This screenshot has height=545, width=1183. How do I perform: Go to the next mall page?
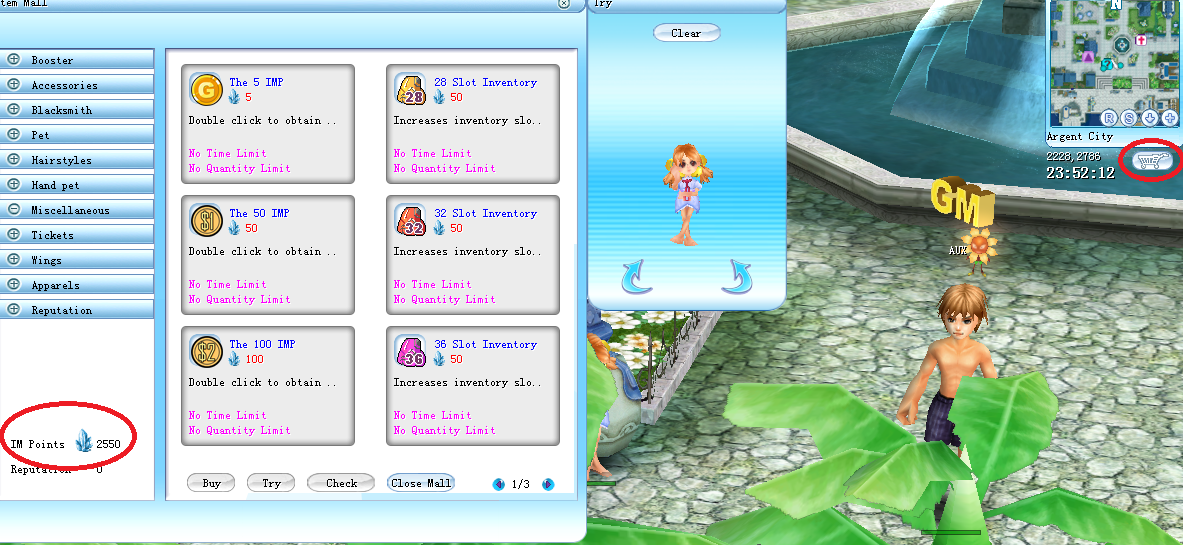coord(548,484)
